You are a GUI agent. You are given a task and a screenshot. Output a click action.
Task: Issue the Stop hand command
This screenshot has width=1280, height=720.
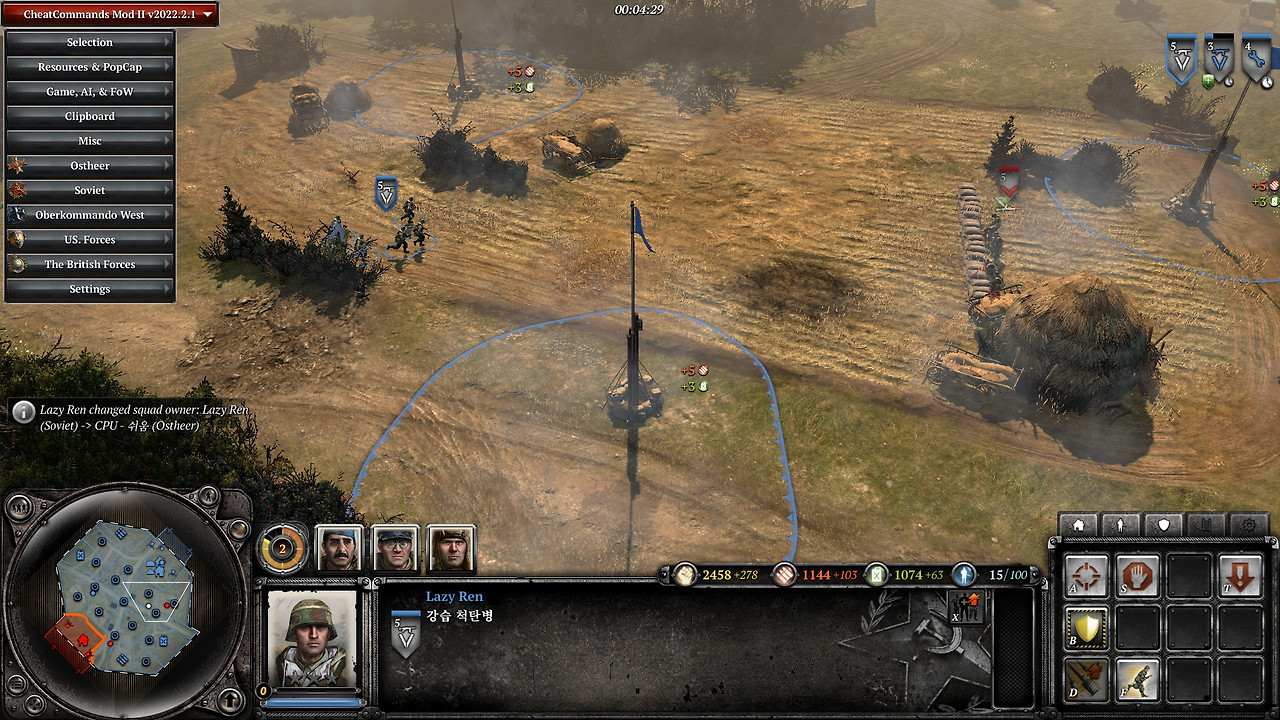(1137, 577)
